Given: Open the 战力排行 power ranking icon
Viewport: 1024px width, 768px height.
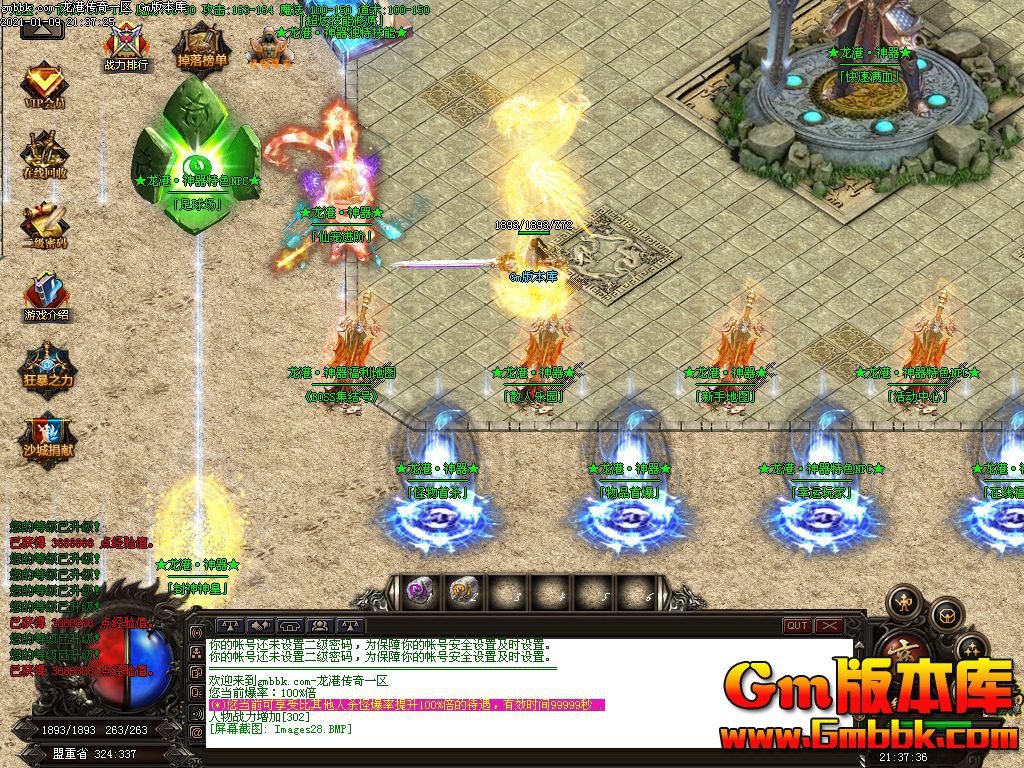Looking at the screenshot, I should (x=126, y=46).
